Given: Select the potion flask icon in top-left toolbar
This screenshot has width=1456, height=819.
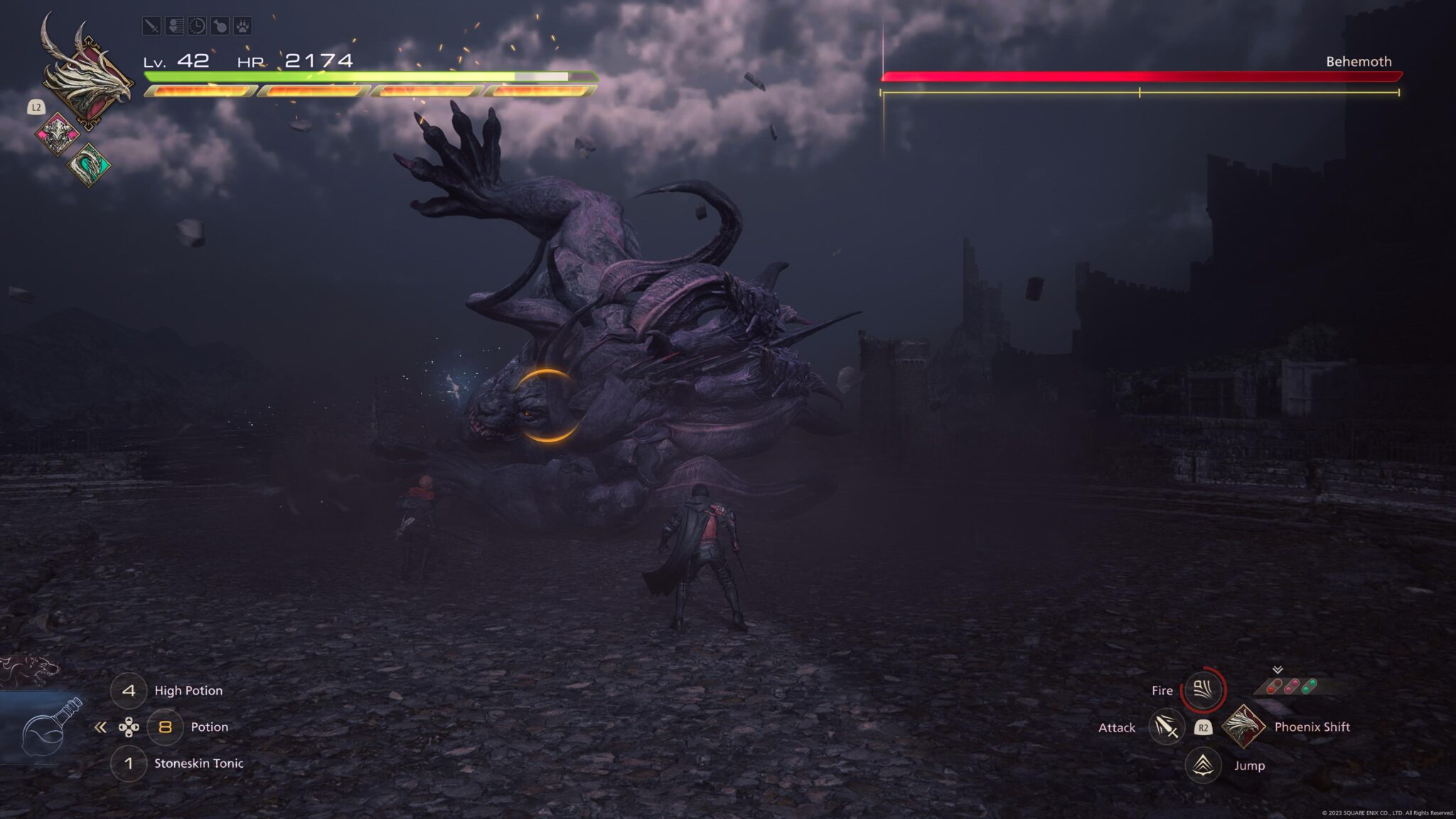Looking at the screenshot, I should tap(222, 26).
